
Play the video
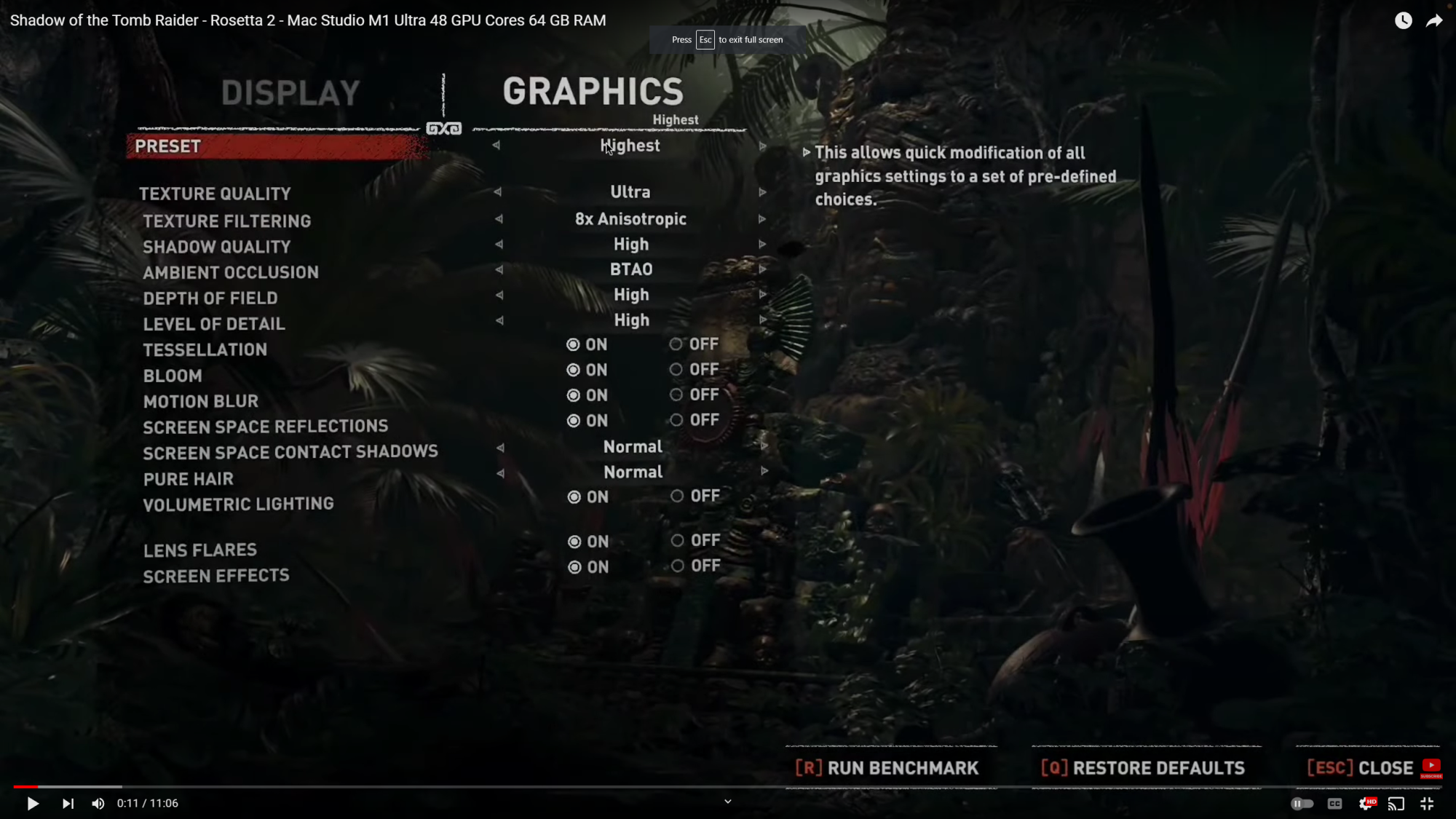click(33, 804)
